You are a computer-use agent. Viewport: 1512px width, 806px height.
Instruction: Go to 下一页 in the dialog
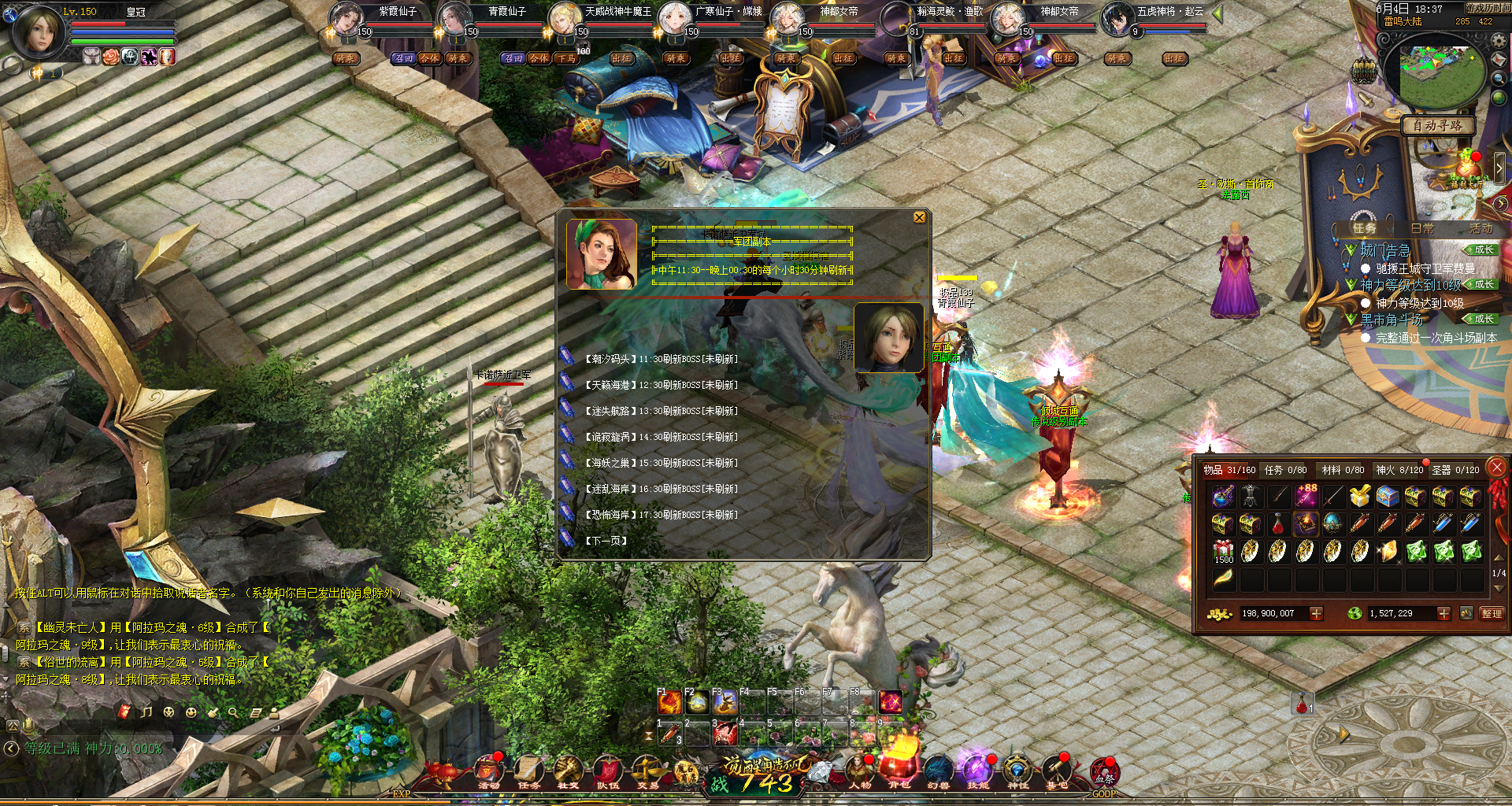point(606,541)
